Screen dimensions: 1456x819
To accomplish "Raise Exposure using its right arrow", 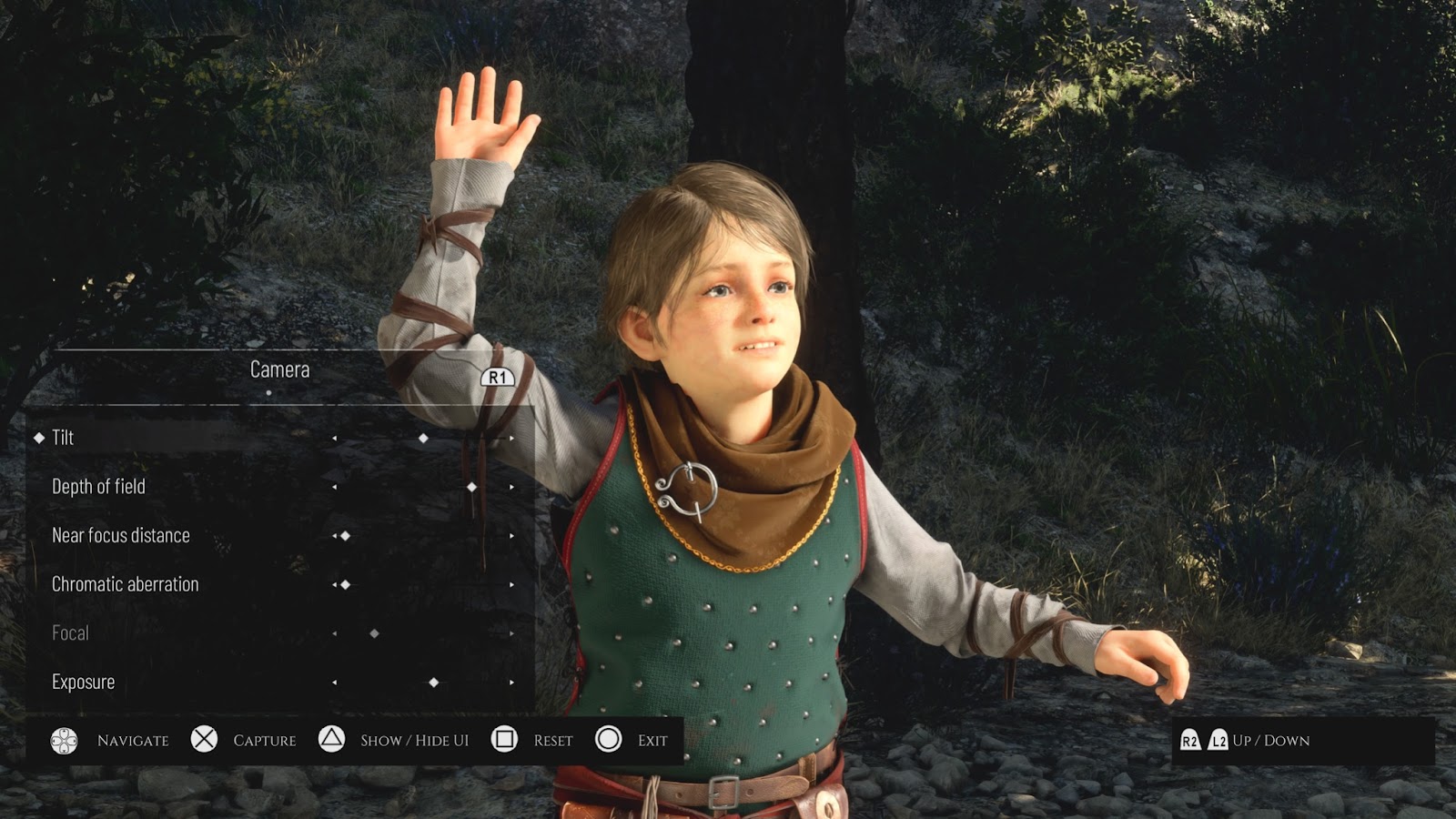I will tap(511, 682).
